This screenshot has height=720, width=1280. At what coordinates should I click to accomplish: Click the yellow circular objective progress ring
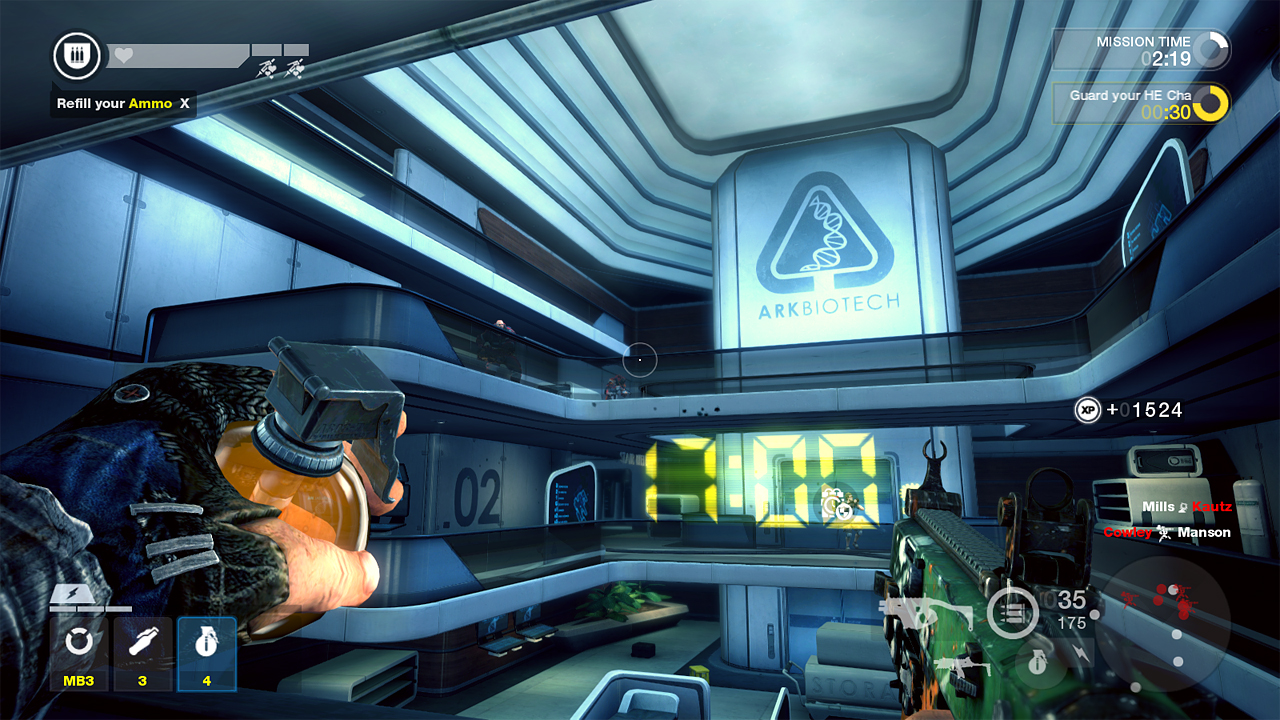[1213, 103]
